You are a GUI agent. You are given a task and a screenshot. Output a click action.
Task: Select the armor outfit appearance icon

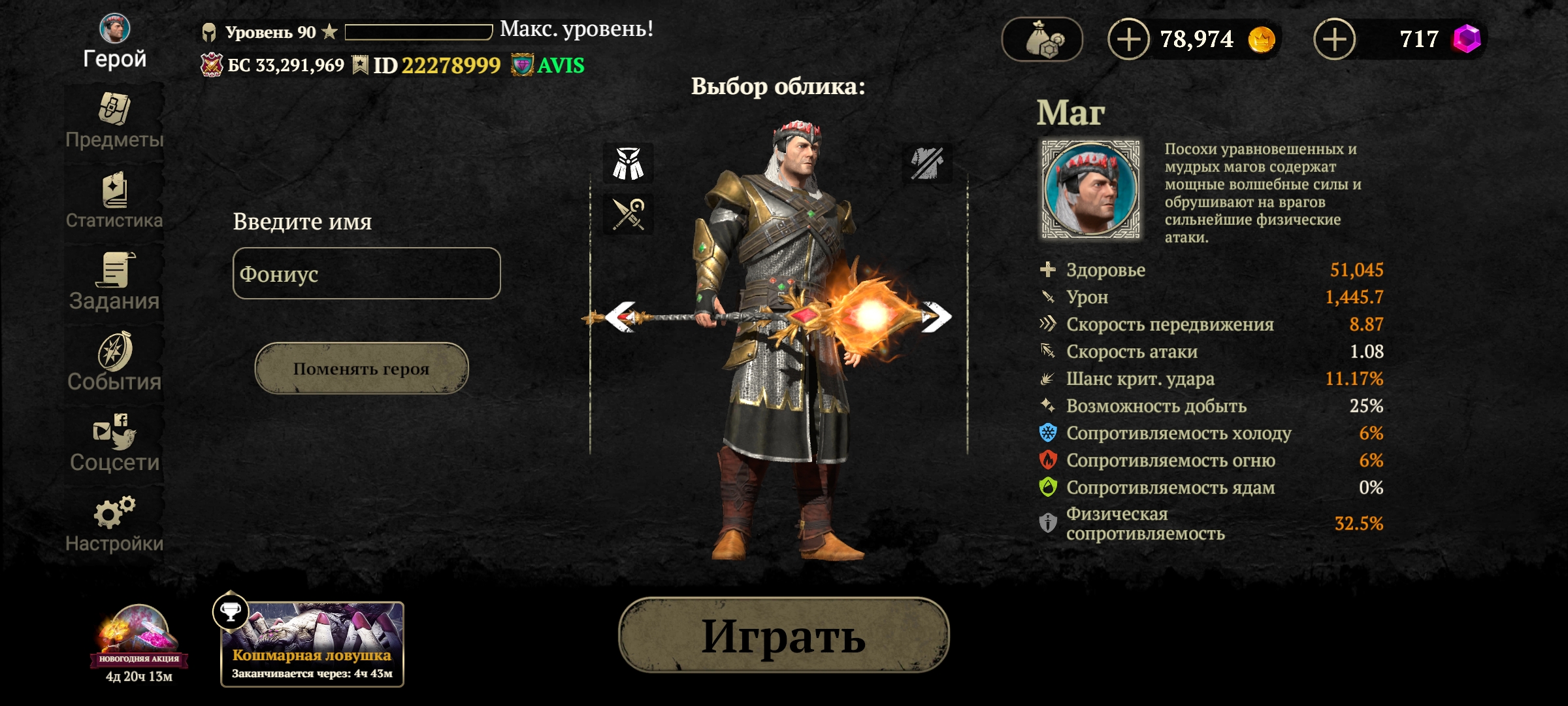coord(628,163)
